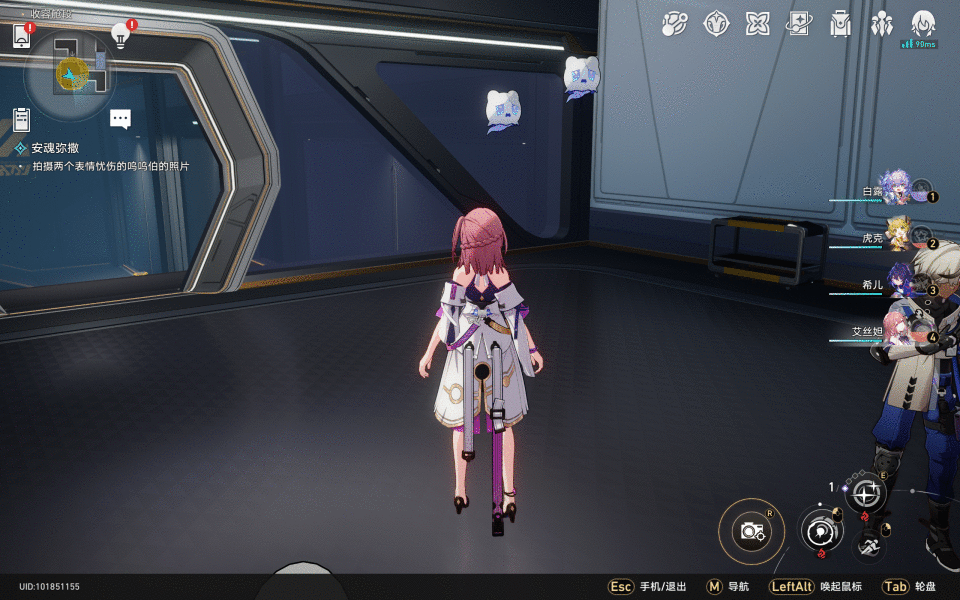Viewport: 960px width, 600px height.
Task: Open the backpack inventory
Action: (840, 24)
